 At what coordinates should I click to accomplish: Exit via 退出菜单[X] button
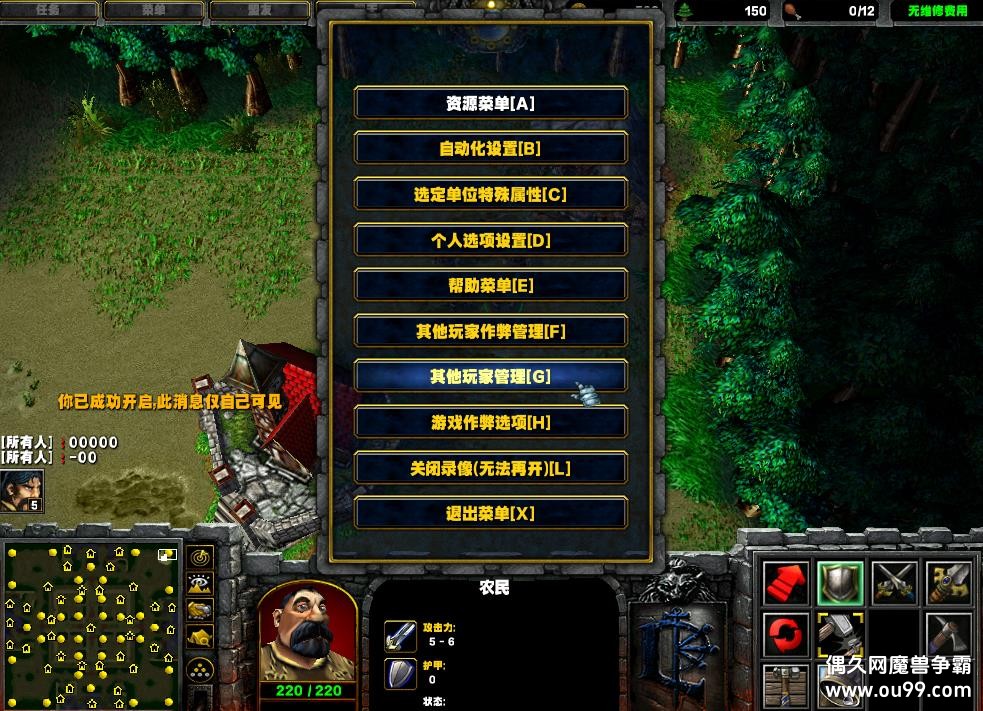pyautogui.click(x=491, y=514)
